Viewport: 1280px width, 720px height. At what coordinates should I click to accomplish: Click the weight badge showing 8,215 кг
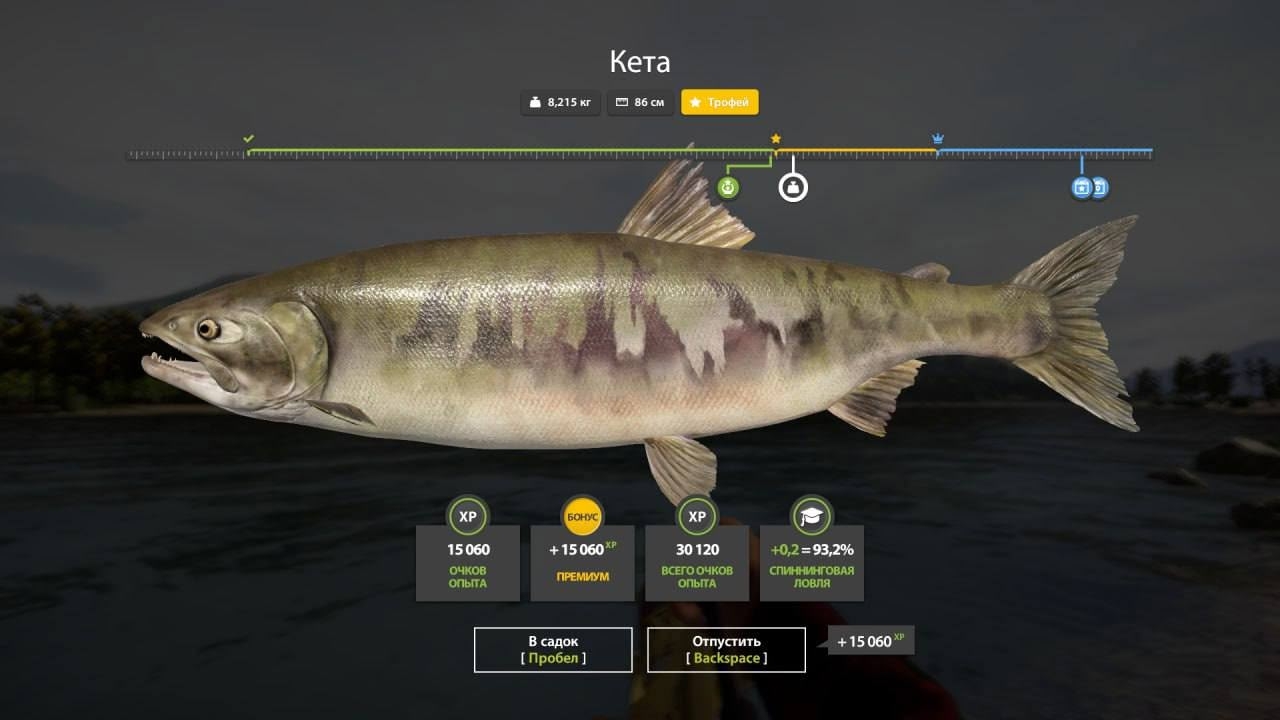[x=559, y=102]
